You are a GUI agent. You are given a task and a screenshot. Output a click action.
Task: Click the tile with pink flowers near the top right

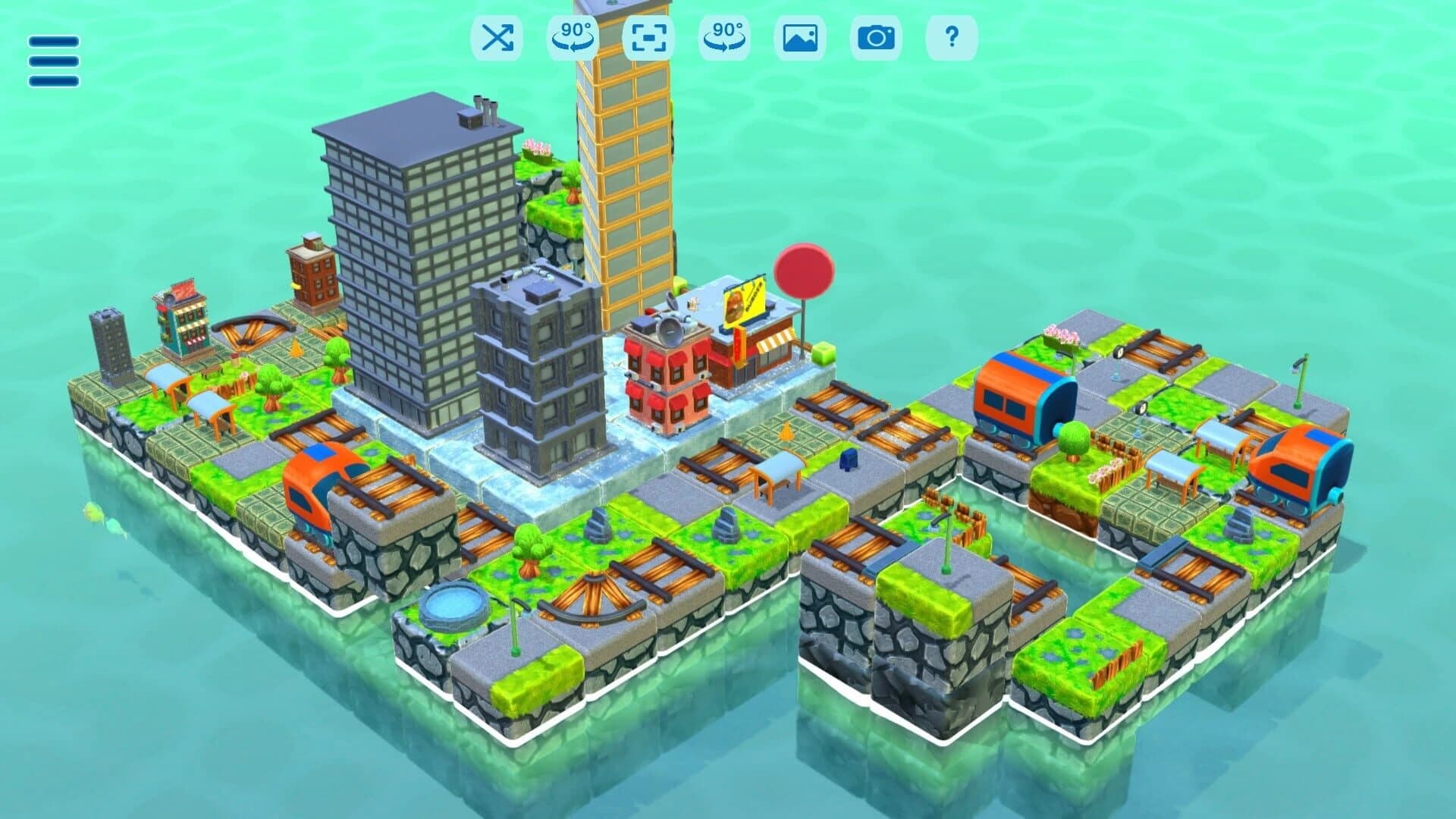coord(1062,334)
